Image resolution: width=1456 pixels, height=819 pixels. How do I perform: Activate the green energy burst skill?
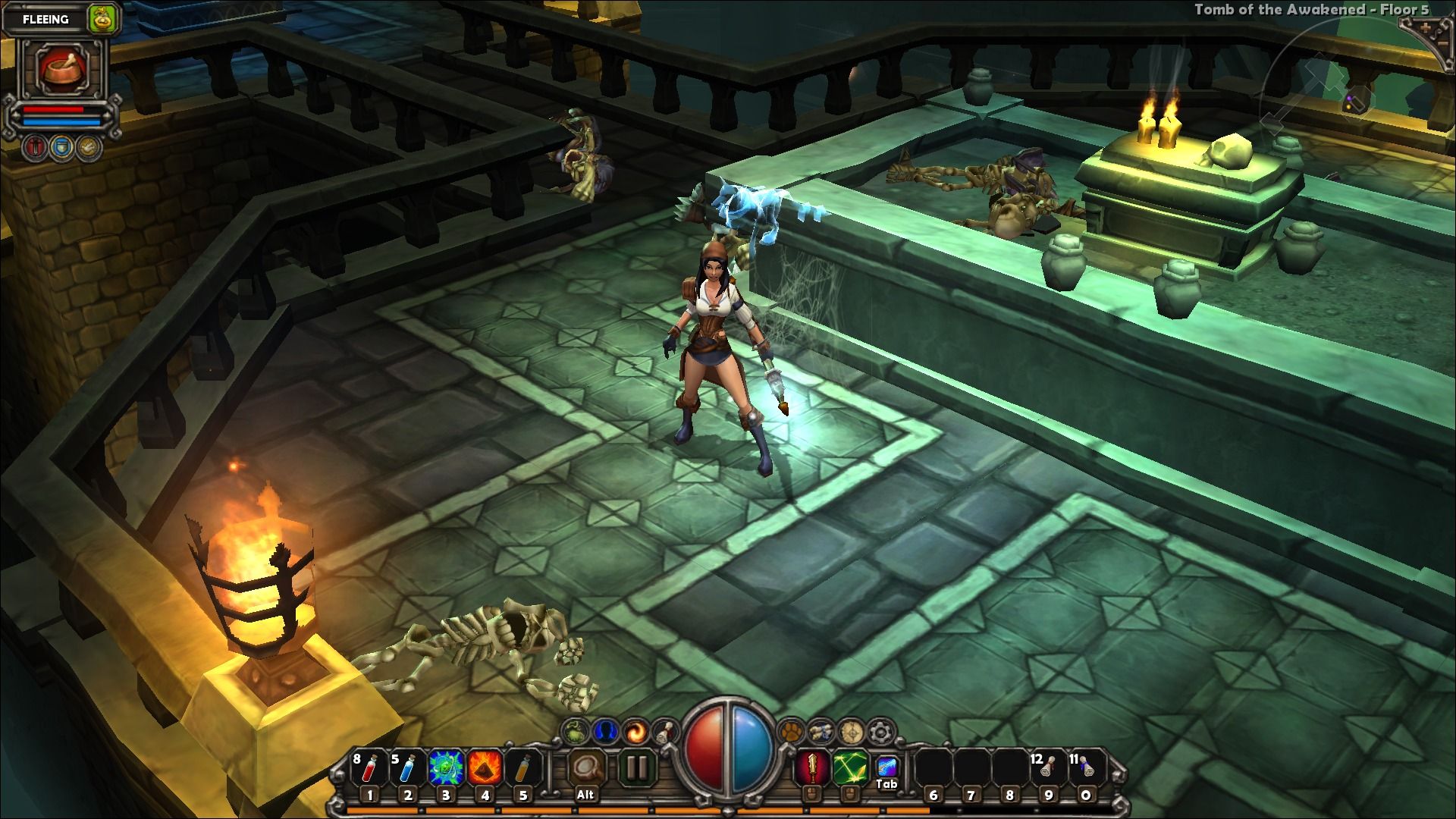pos(446,770)
